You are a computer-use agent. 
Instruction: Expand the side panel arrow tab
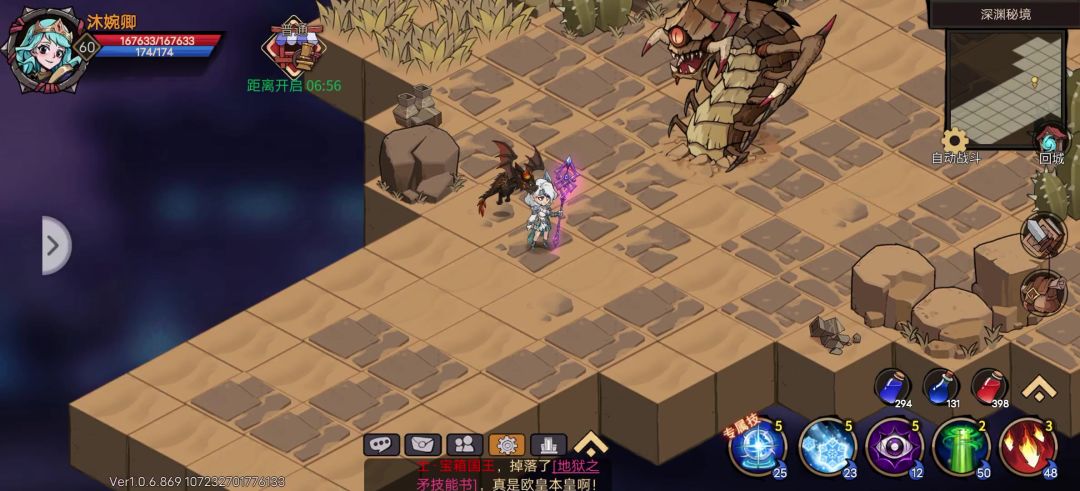pyautogui.click(x=54, y=244)
